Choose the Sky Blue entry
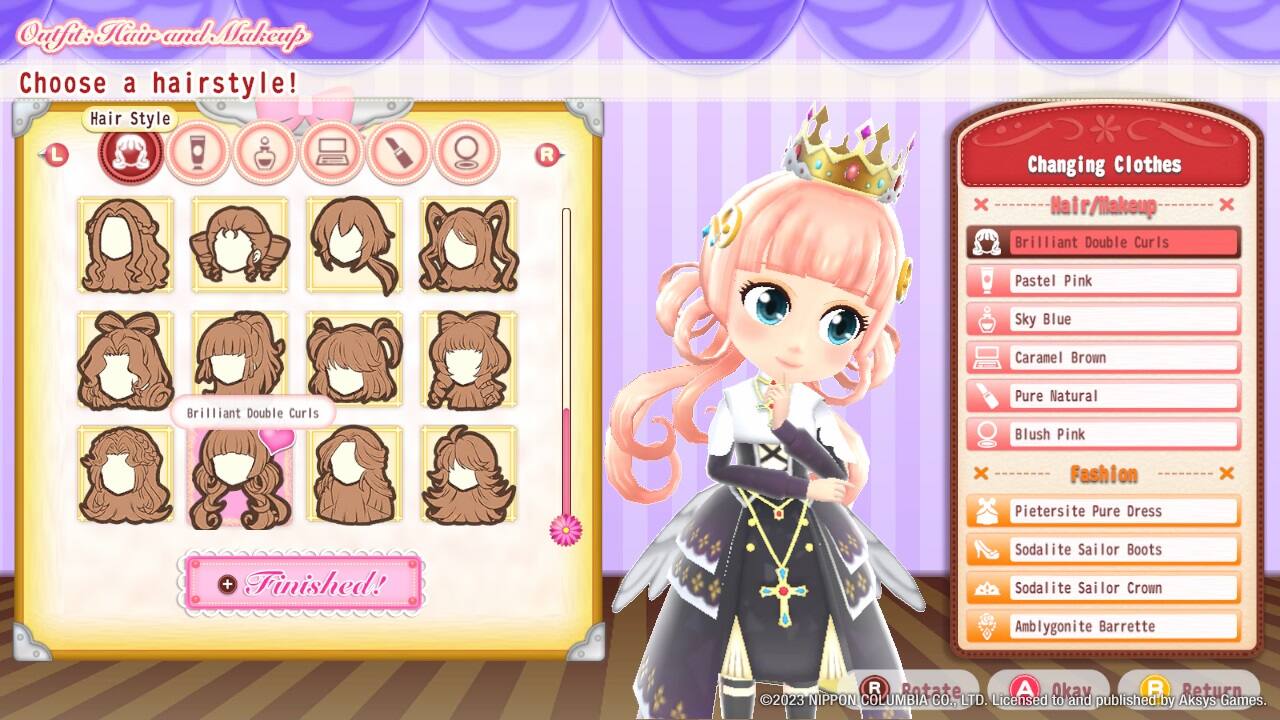The height and width of the screenshot is (720, 1280). pyautogui.click(x=1103, y=319)
